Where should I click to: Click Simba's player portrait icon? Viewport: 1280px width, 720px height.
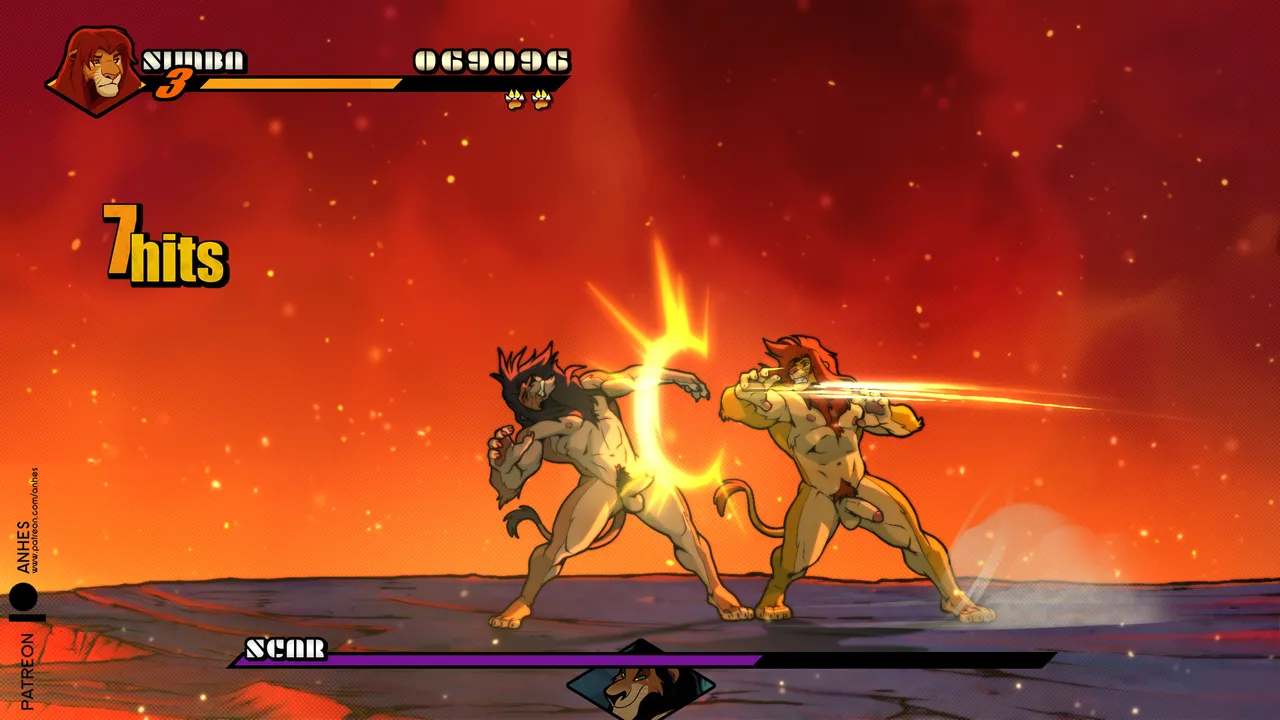[x=98, y=70]
